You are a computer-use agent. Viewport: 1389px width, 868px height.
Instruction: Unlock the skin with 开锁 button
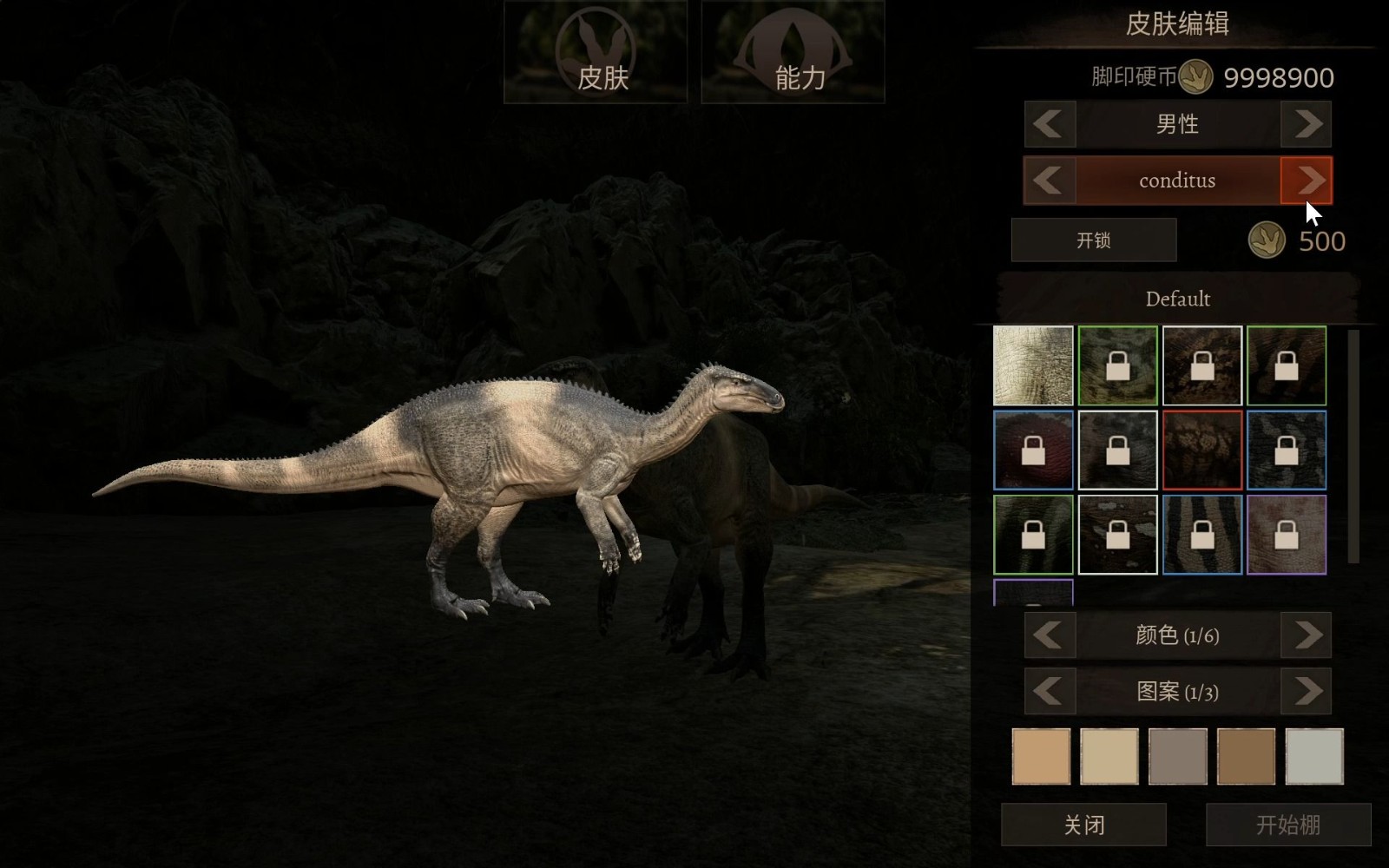(x=1094, y=240)
